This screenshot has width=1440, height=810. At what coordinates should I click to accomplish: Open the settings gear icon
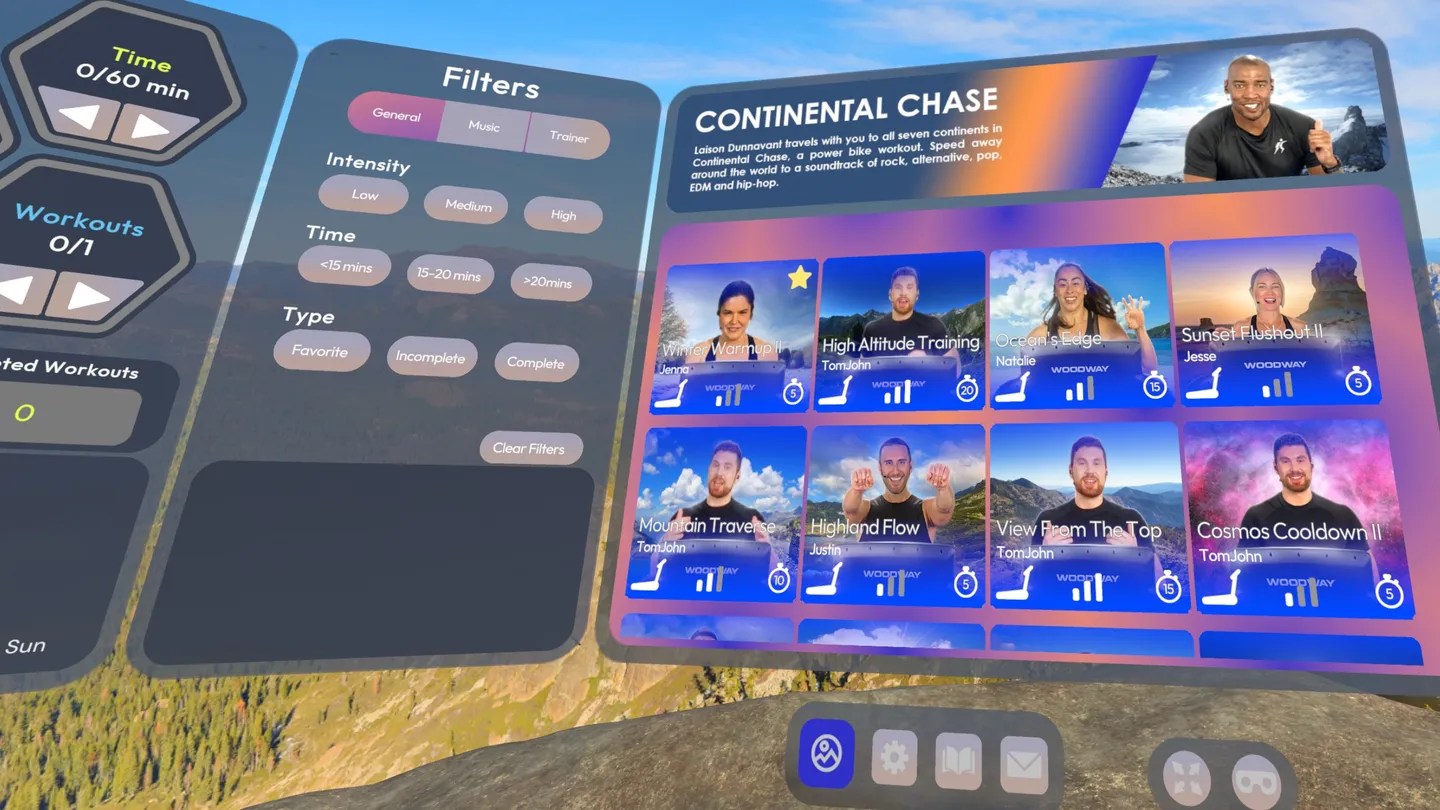(x=894, y=755)
